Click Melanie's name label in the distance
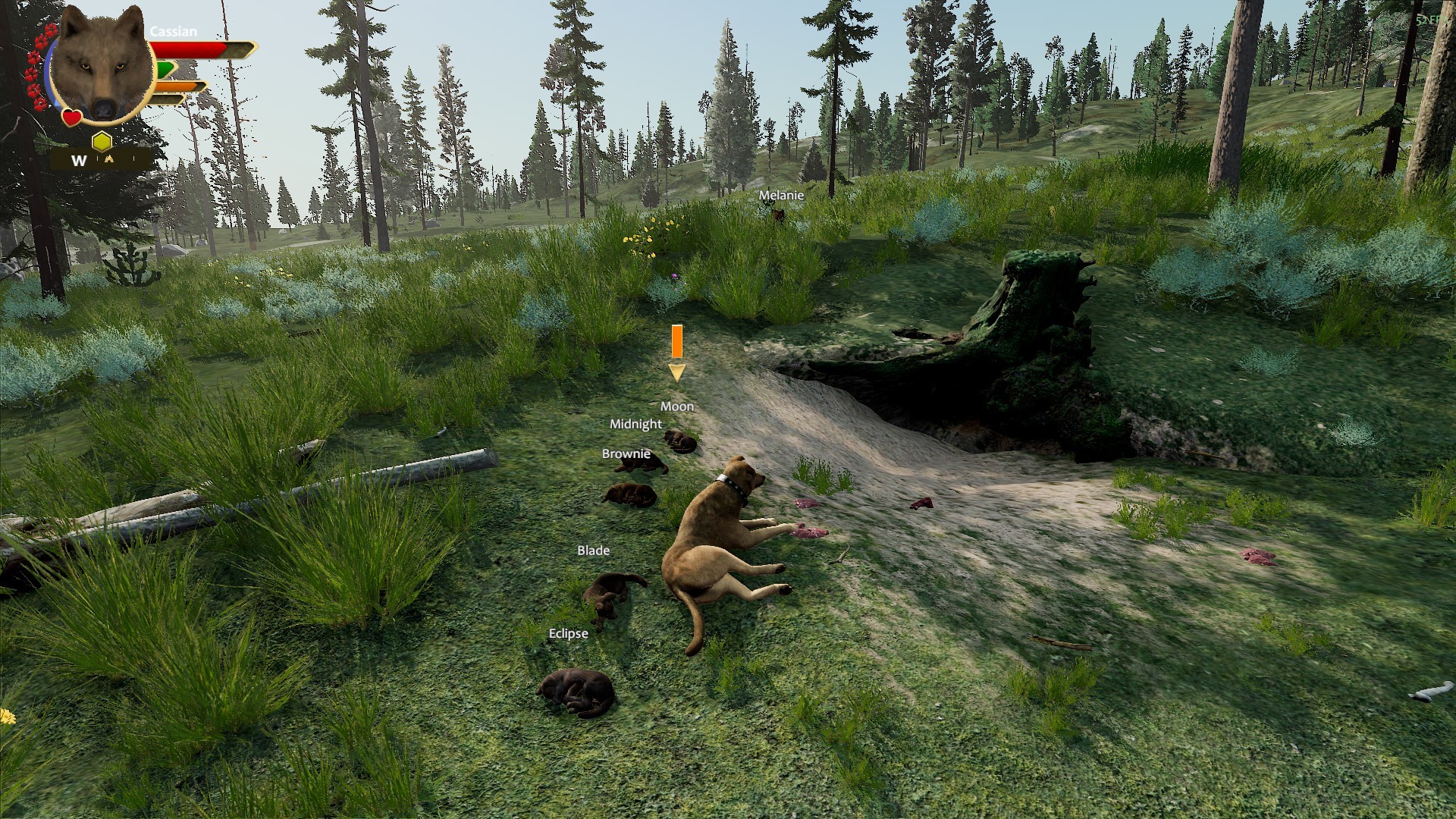This screenshot has height=819, width=1456. click(x=781, y=196)
